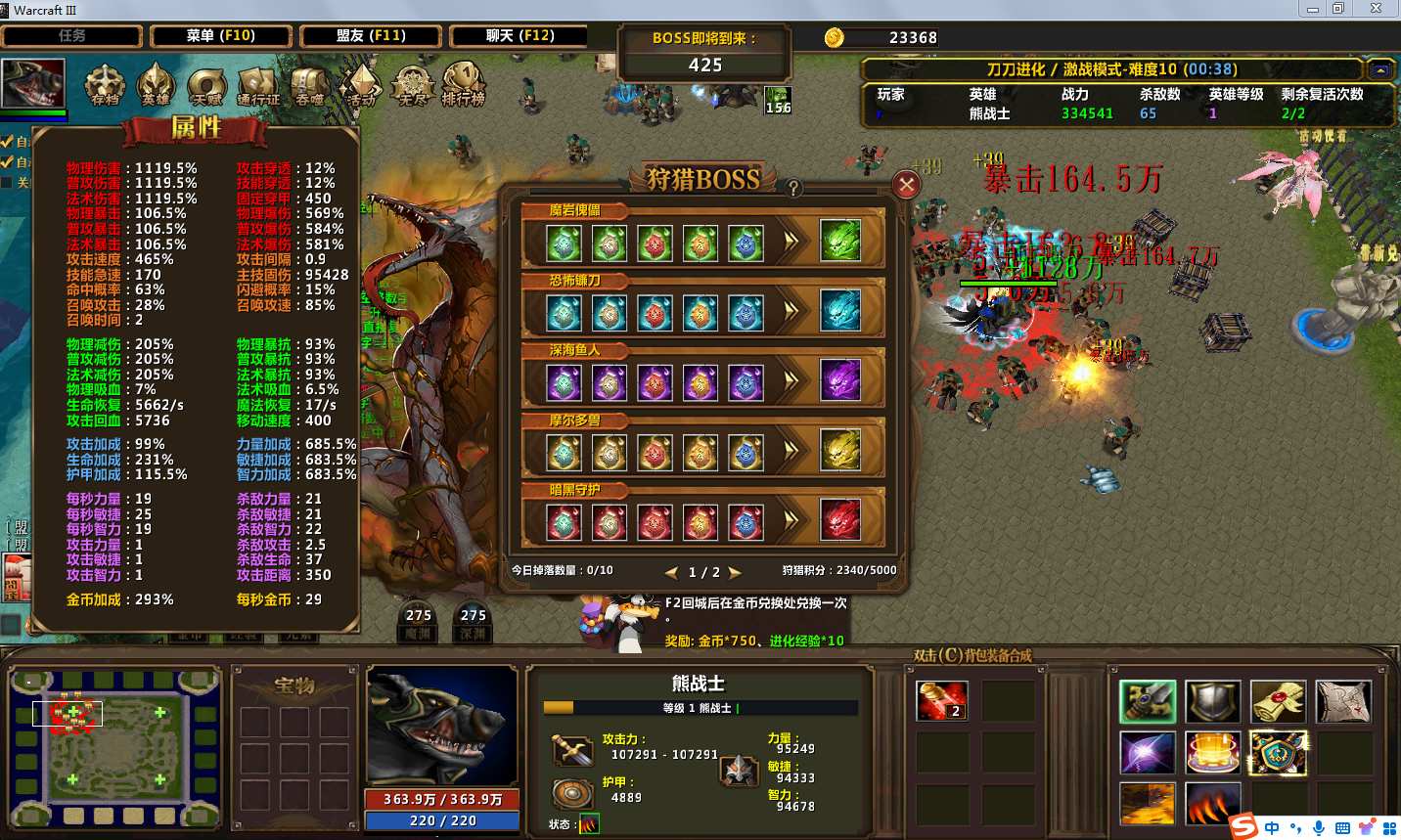
Task: Activate the flaming claws ability icon
Action: (x=1213, y=803)
